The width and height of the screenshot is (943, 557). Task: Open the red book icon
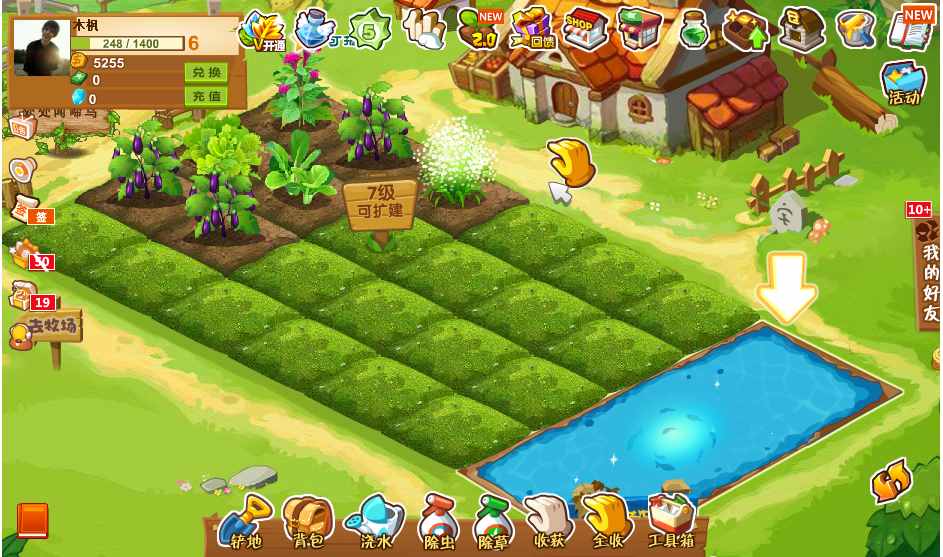click(x=32, y=520)
